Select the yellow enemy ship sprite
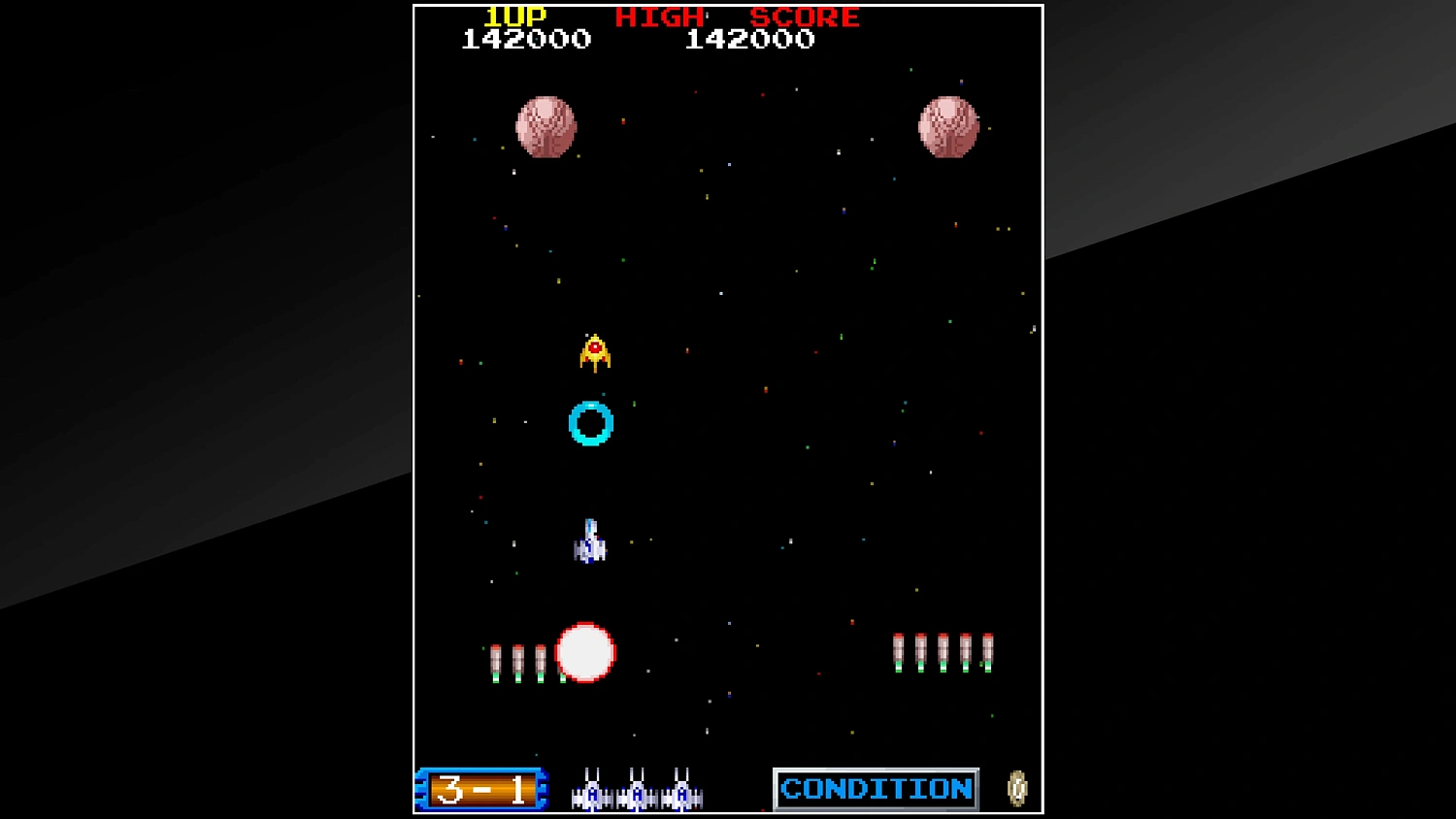The width and height of the screenshot is (1456, 819). (593, 353)
